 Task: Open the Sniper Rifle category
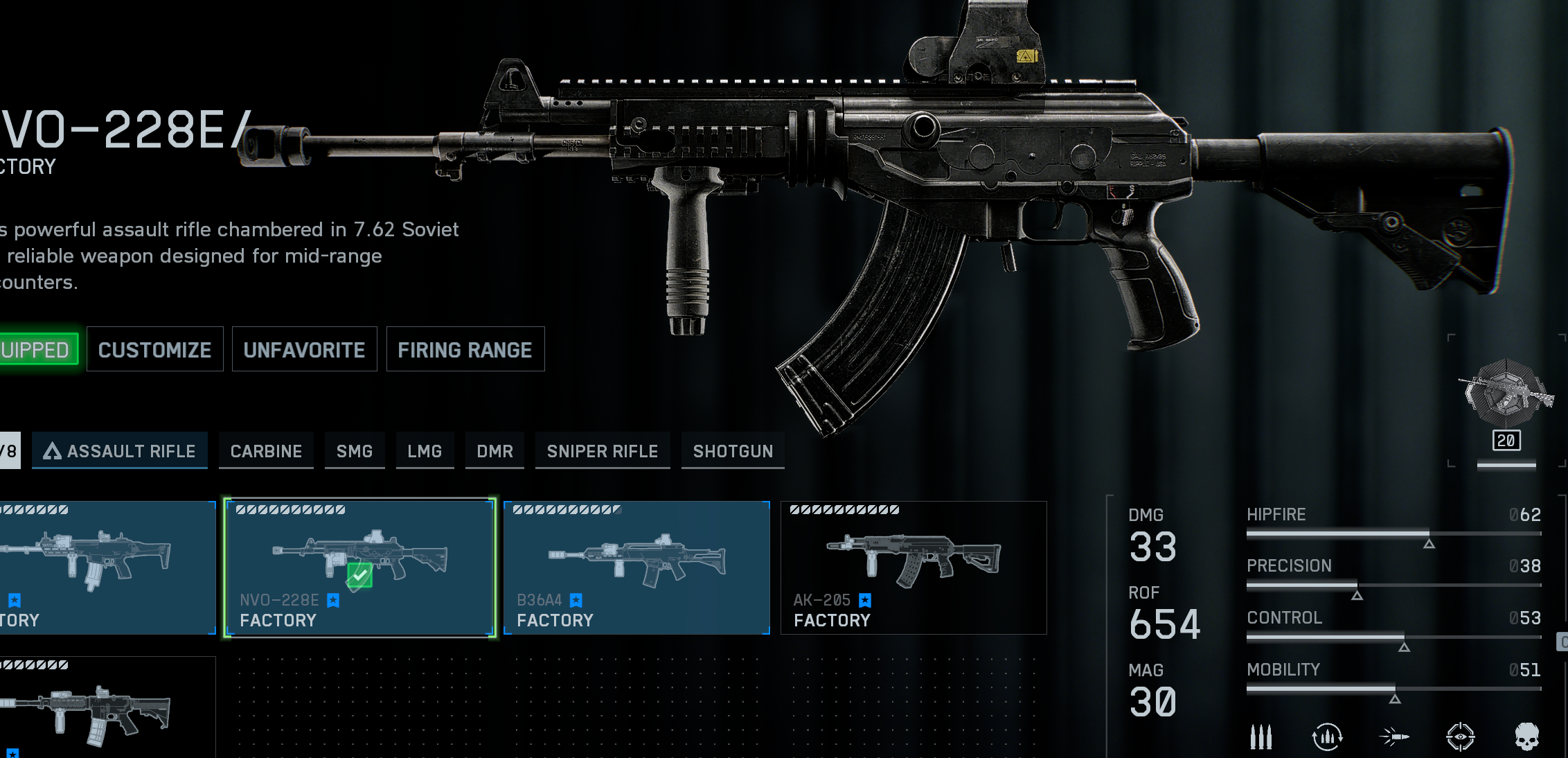click(x=603, y=451)
